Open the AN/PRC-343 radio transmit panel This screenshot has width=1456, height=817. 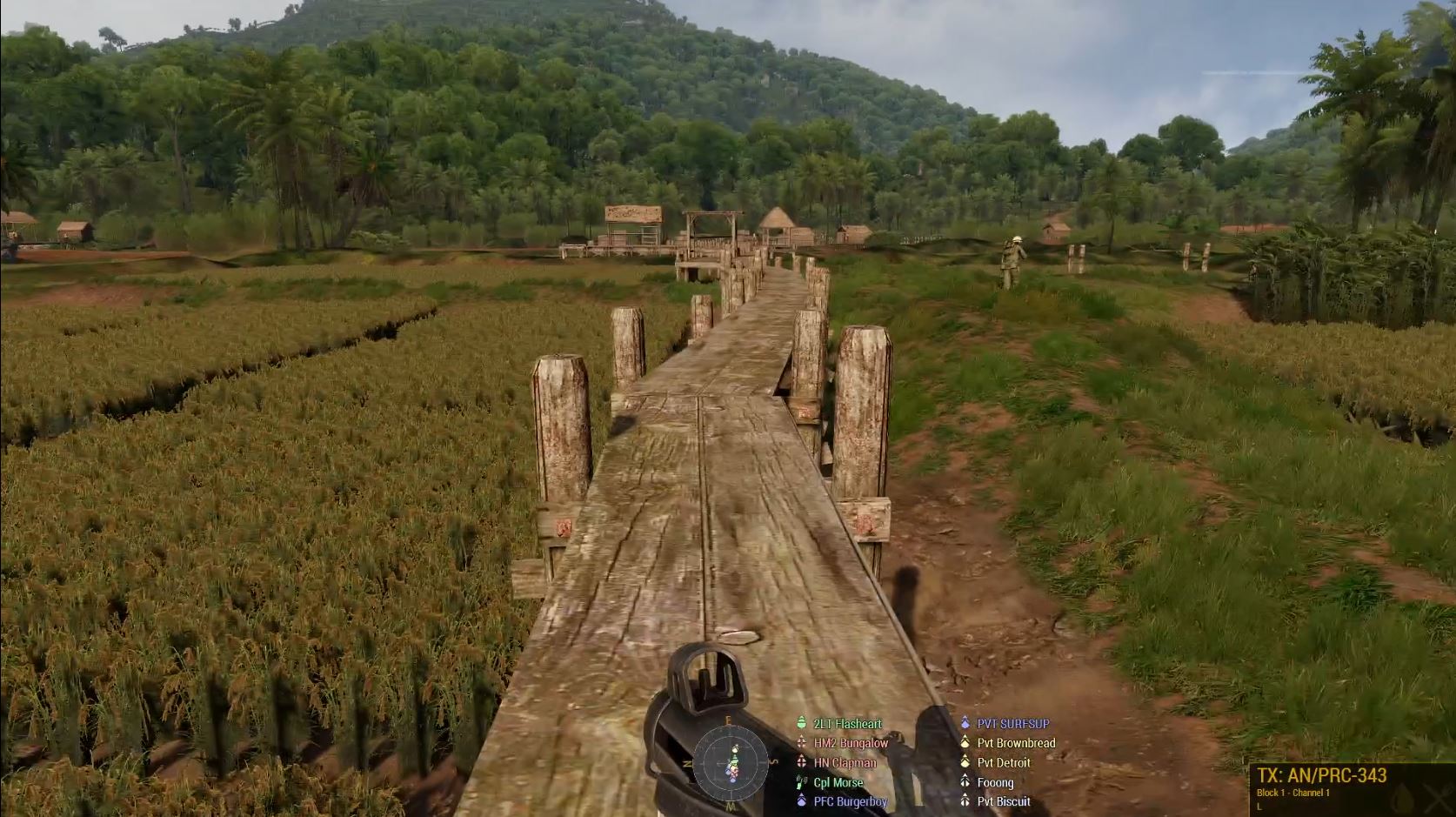tap(1321, 776)
